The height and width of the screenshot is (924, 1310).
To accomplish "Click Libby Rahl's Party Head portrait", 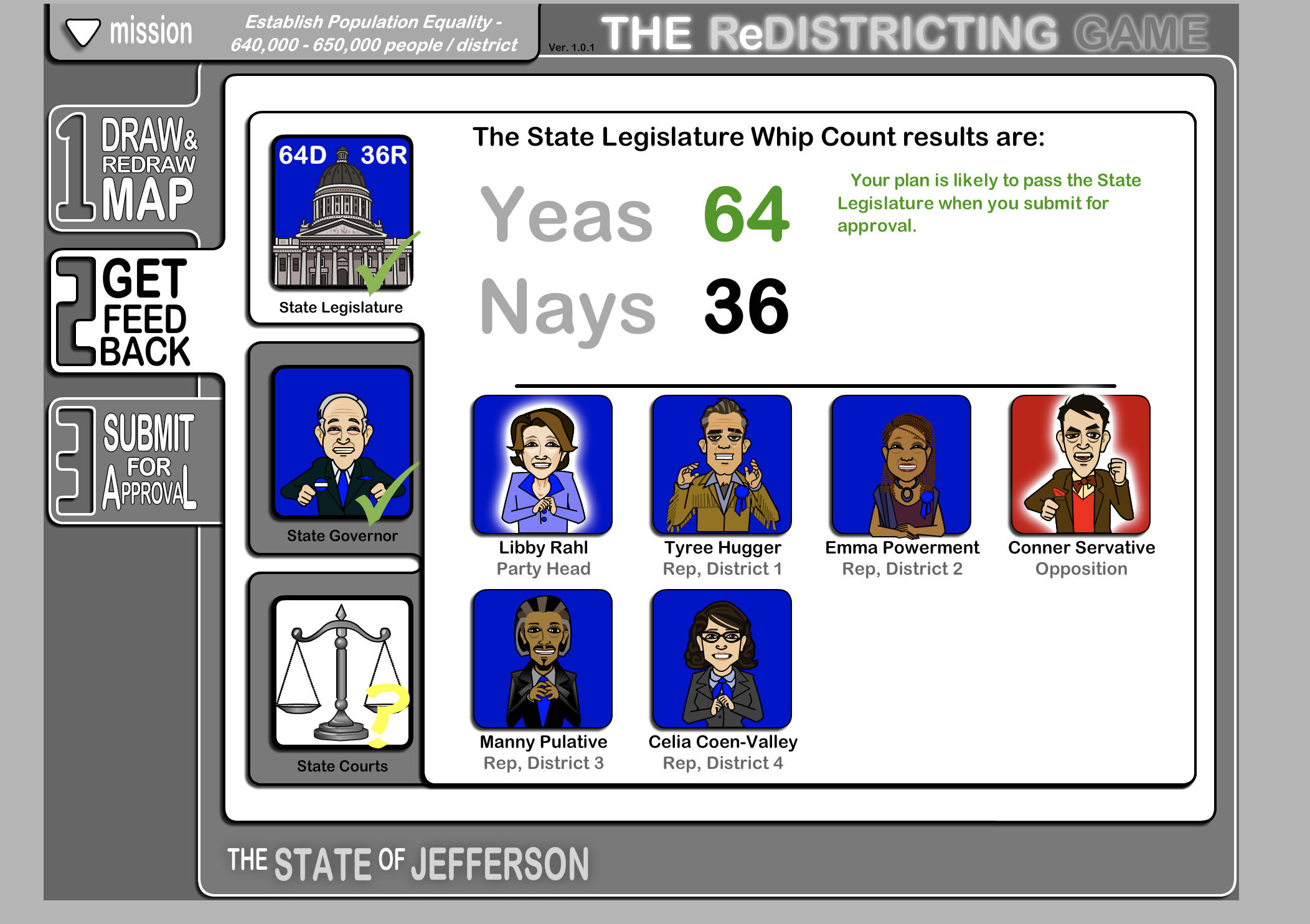I will click(542, 464).
